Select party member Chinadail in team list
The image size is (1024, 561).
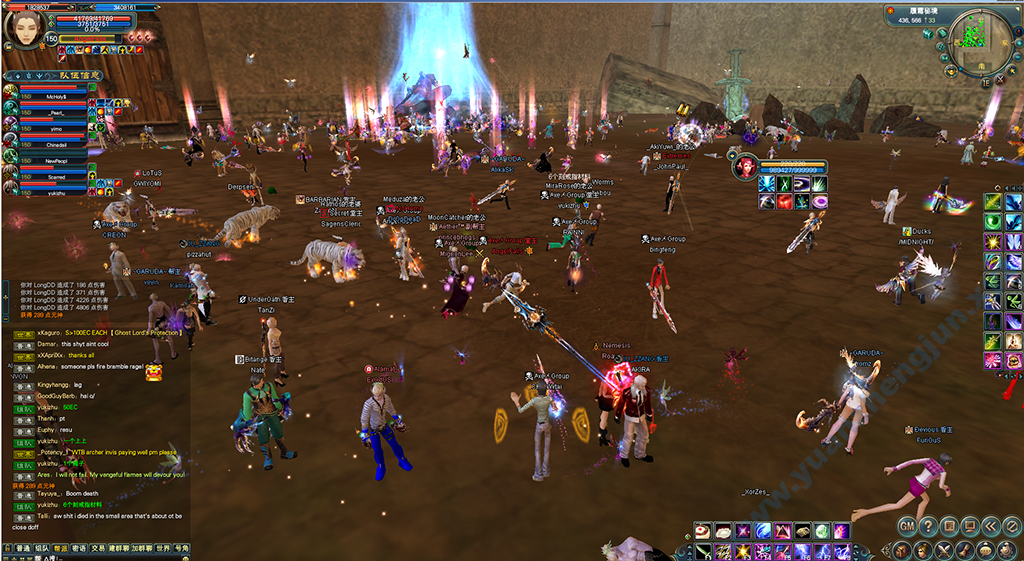pos(56,145)
